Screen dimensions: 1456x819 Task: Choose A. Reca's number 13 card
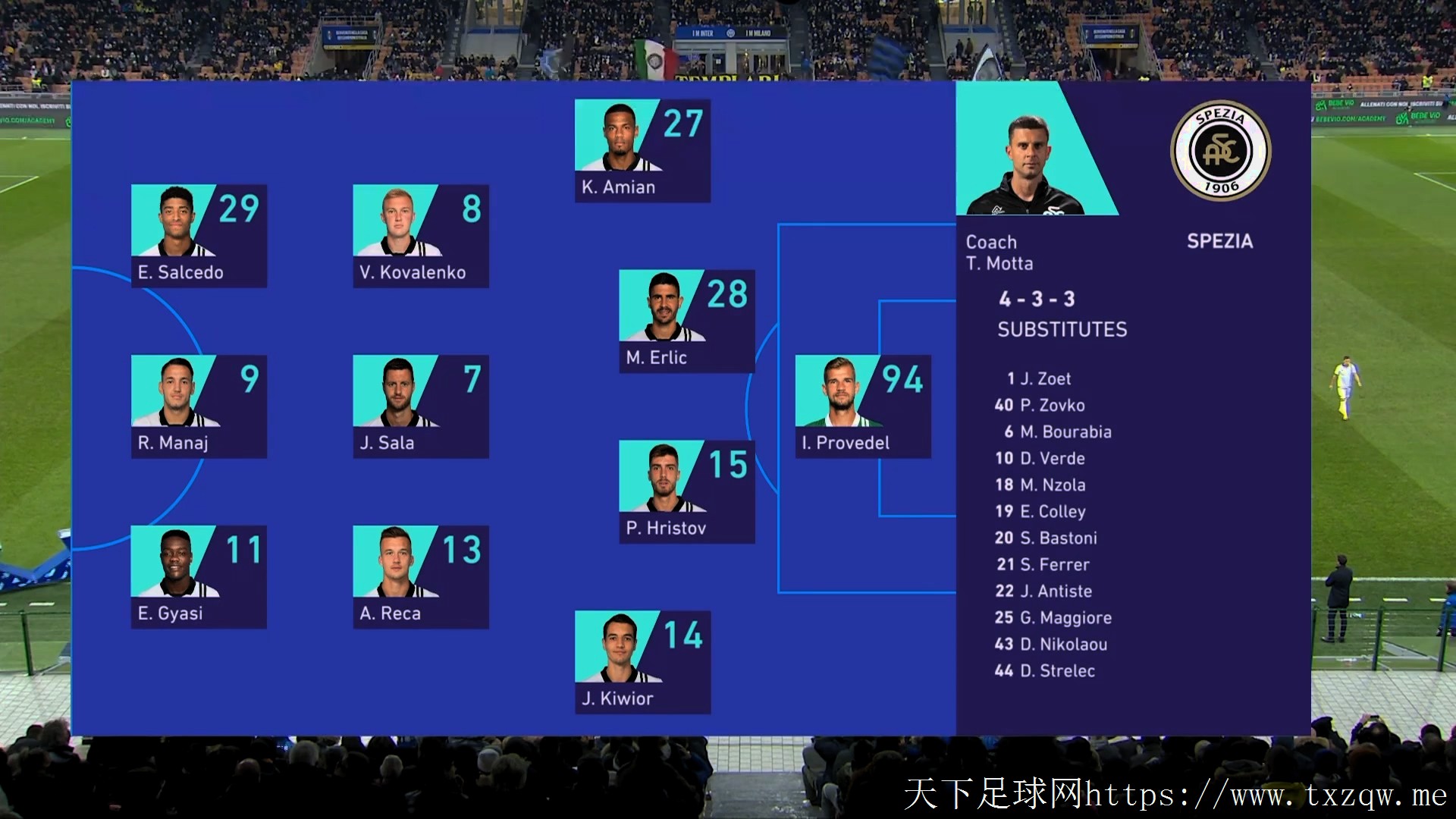click(x=420, y=577)
